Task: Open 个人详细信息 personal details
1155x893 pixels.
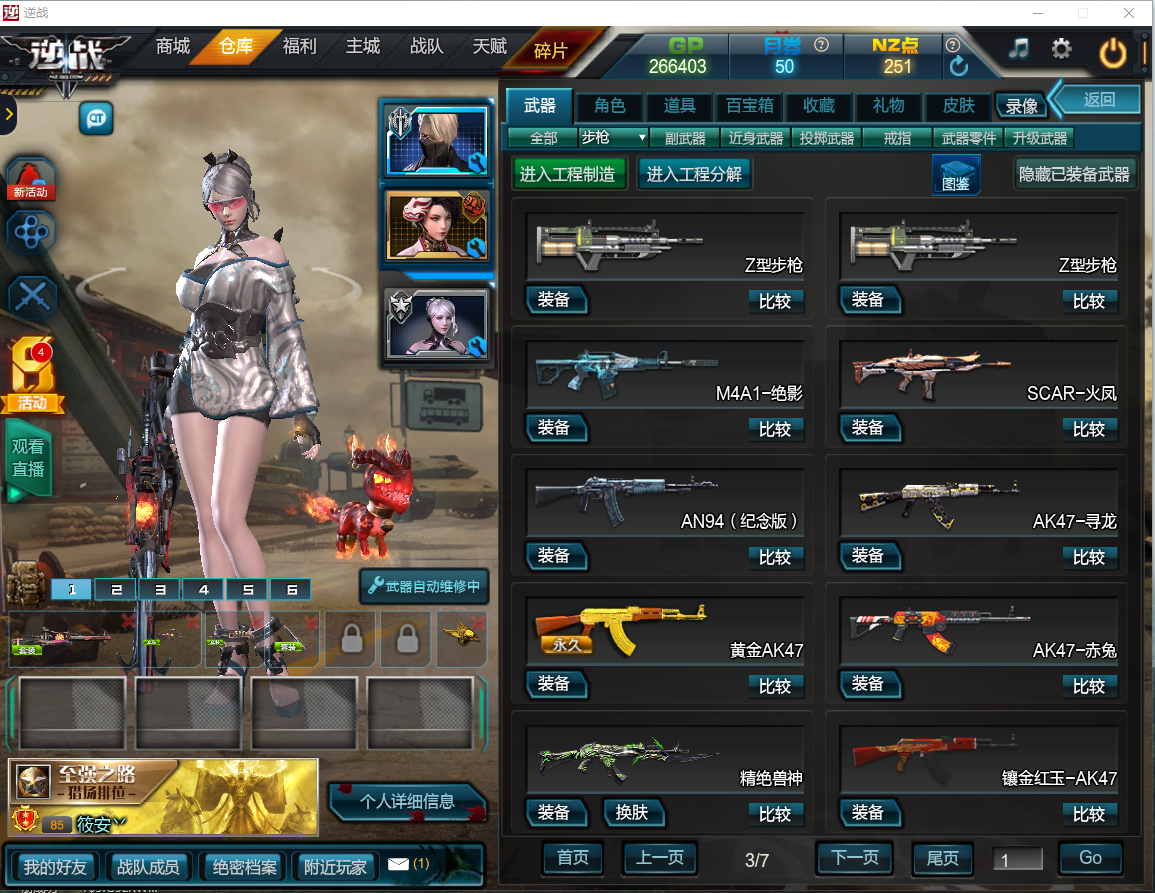Action: [x=407, y=801]
